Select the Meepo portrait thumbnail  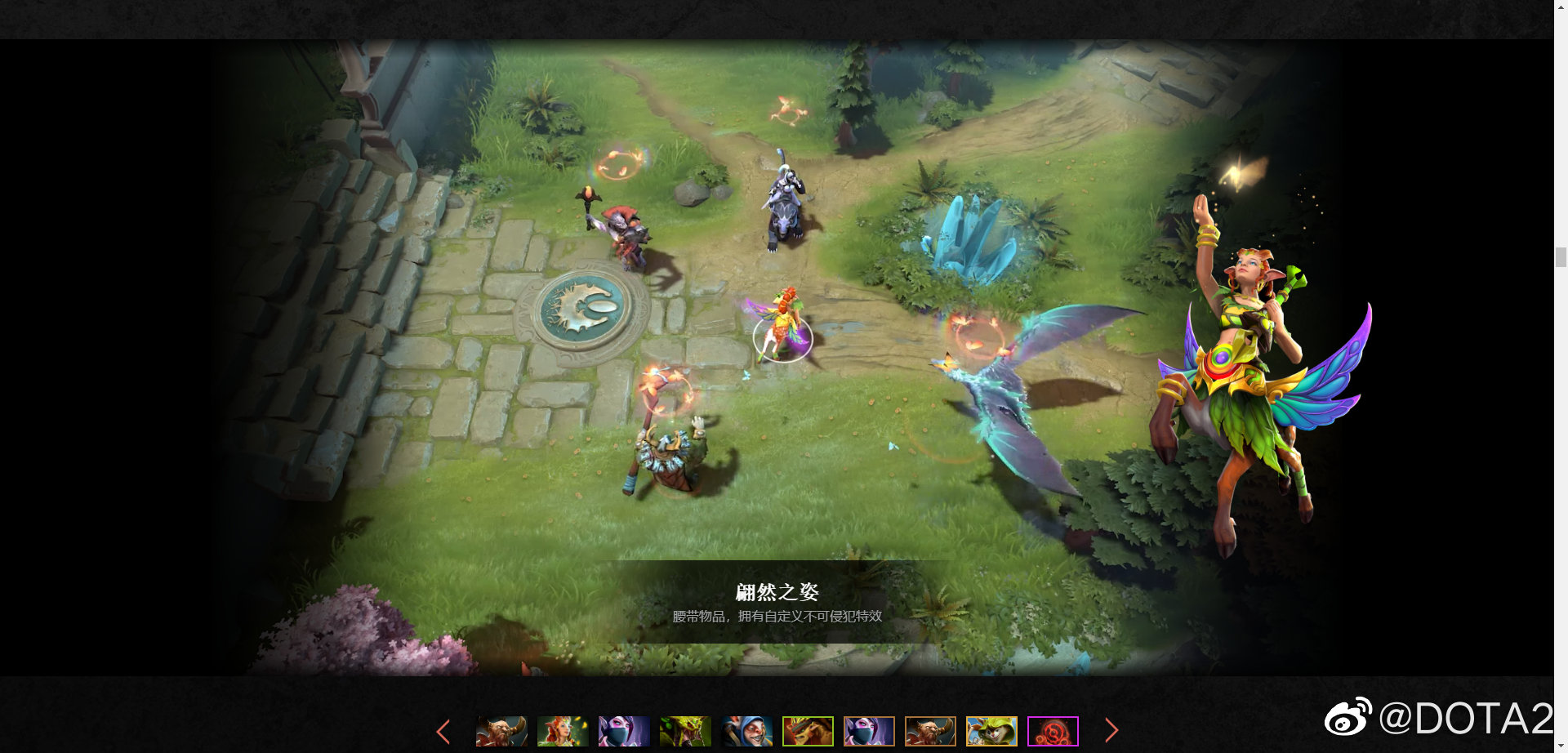(x=749, y=731)
